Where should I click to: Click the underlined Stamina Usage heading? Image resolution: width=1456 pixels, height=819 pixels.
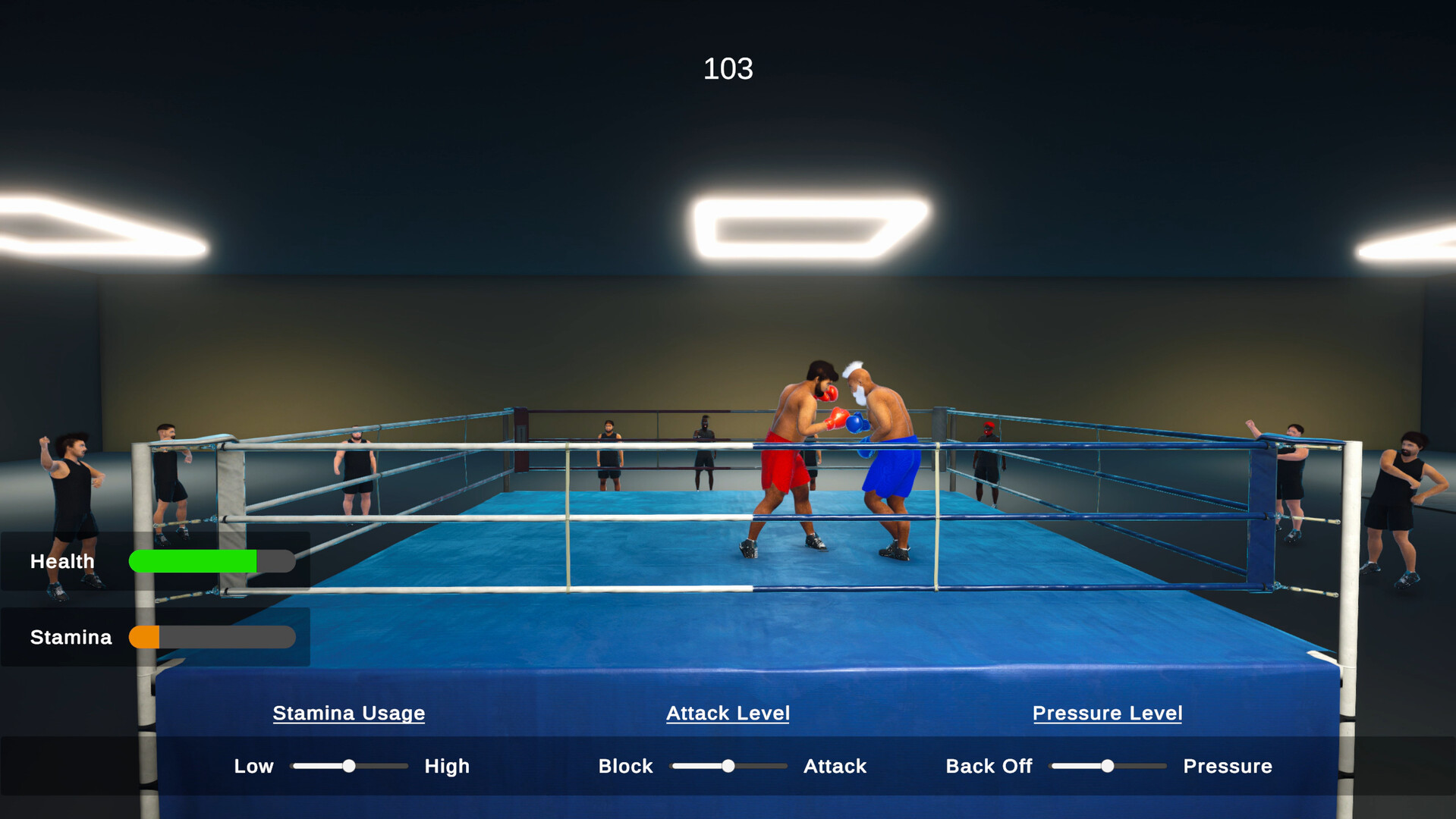pyautogui.click(x=348, y=713)
